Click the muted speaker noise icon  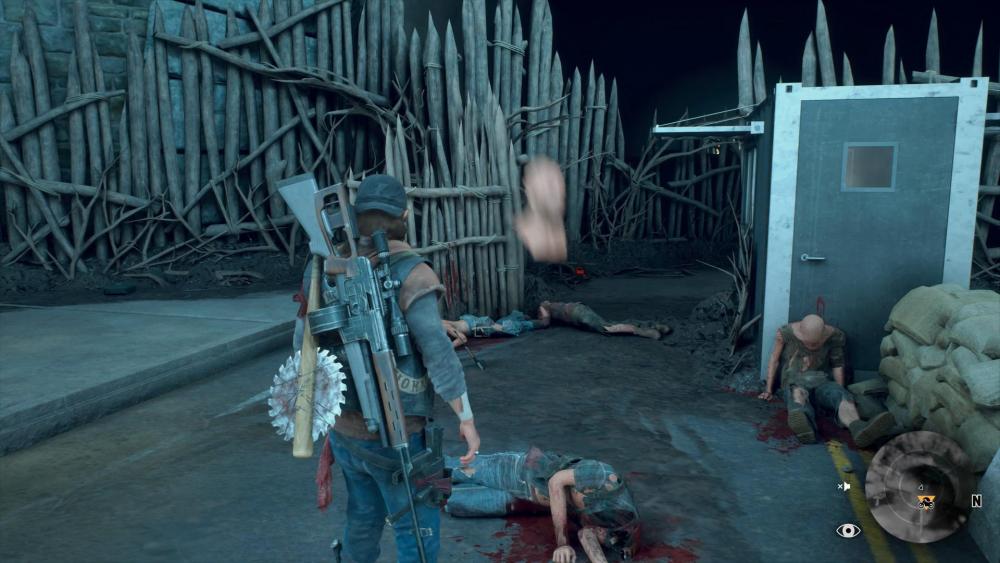point(845,487)
